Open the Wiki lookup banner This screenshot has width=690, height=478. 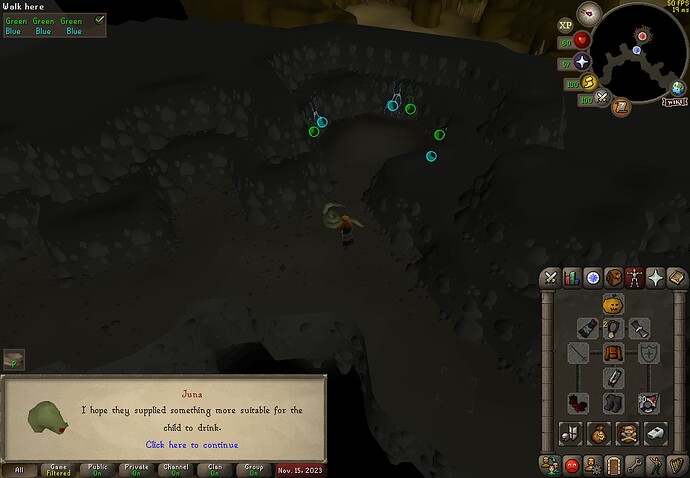coord(673,101)
